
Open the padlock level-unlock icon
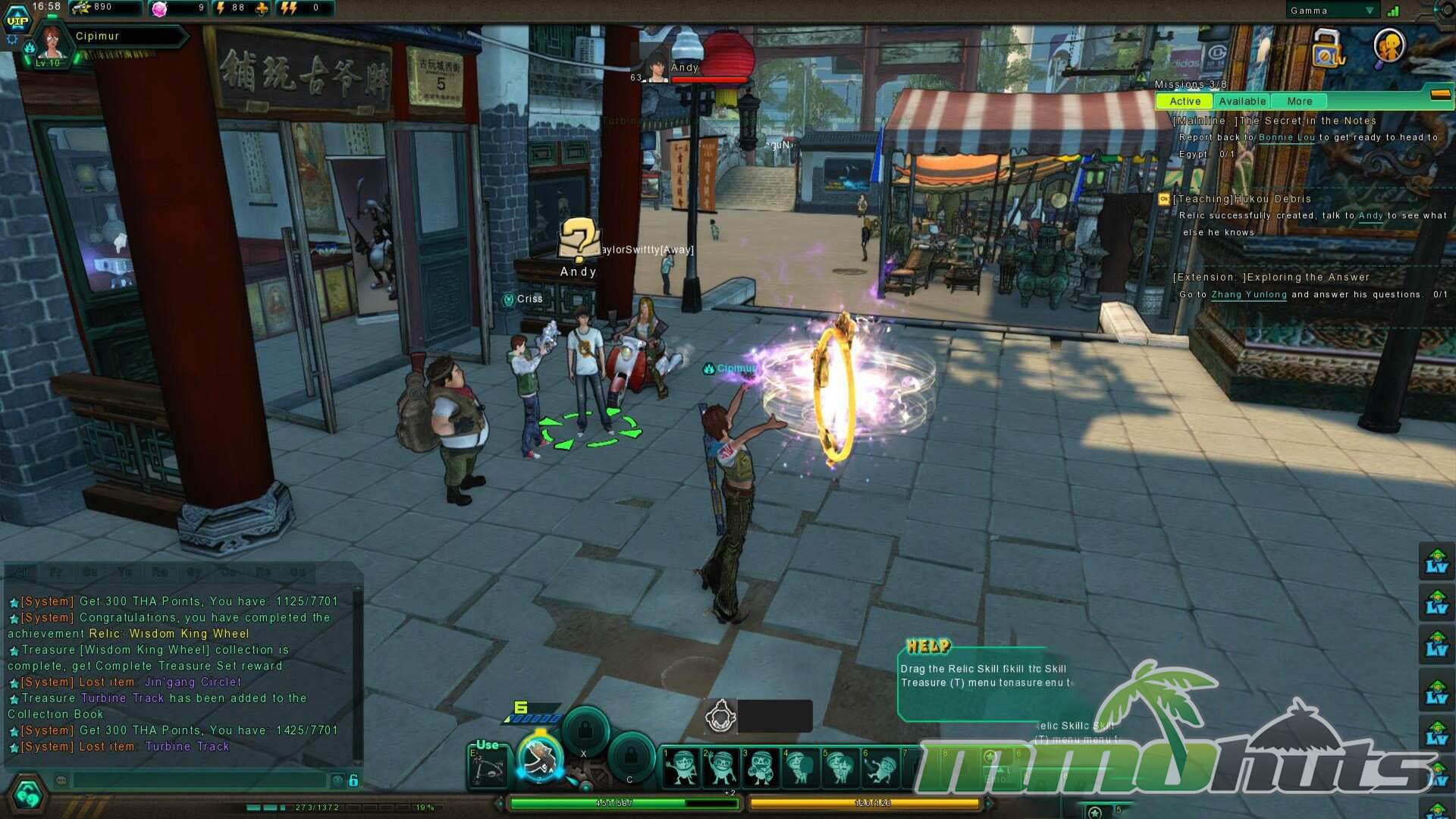[1327, 48]
